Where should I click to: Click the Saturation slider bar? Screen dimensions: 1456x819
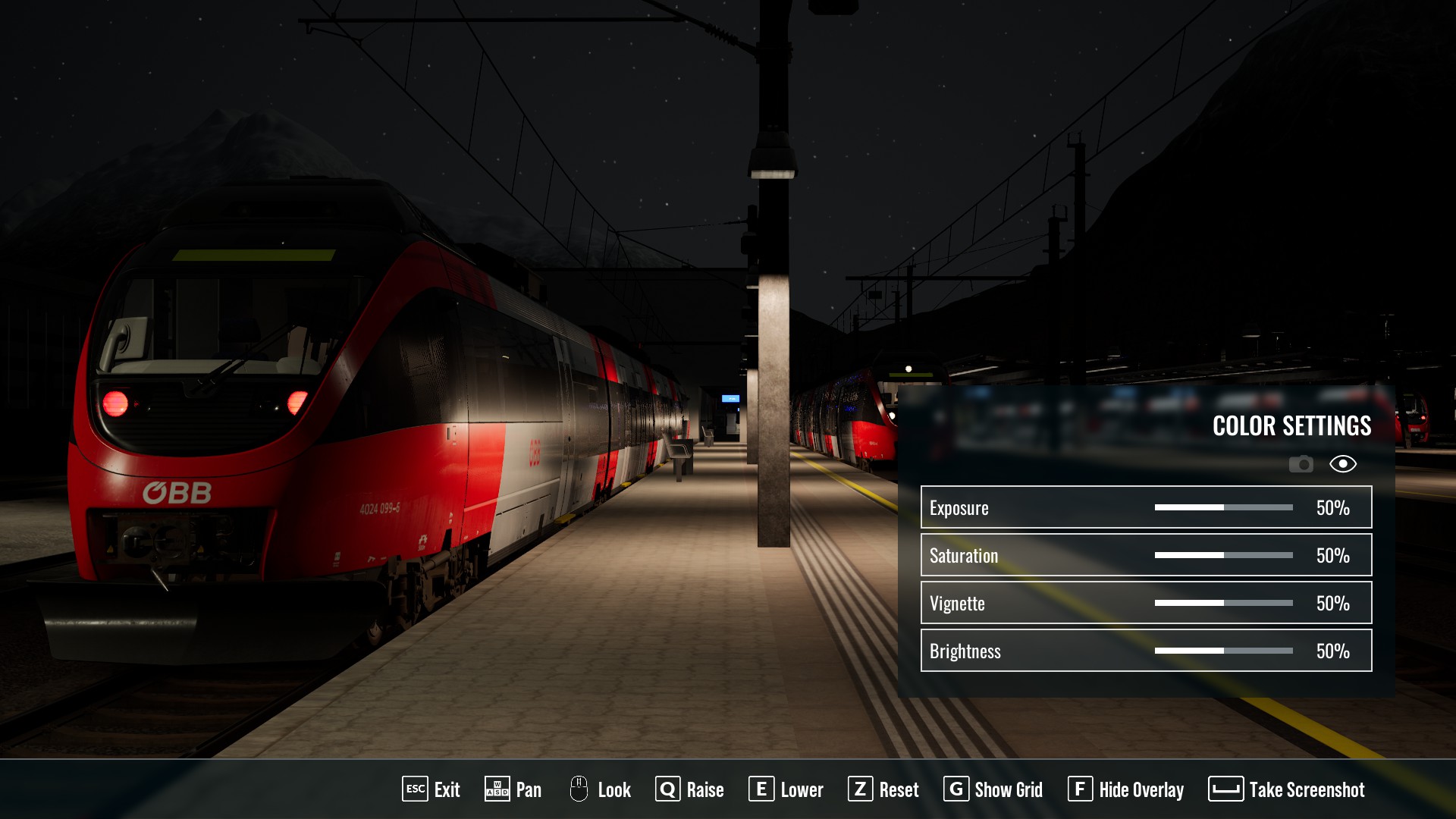(1223, 555)
